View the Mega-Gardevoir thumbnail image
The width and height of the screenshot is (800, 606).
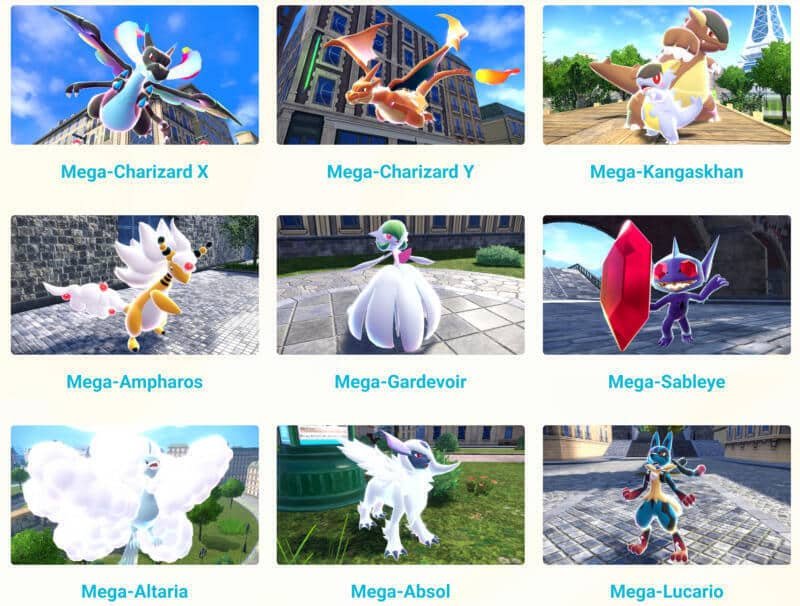pos(400,285)
